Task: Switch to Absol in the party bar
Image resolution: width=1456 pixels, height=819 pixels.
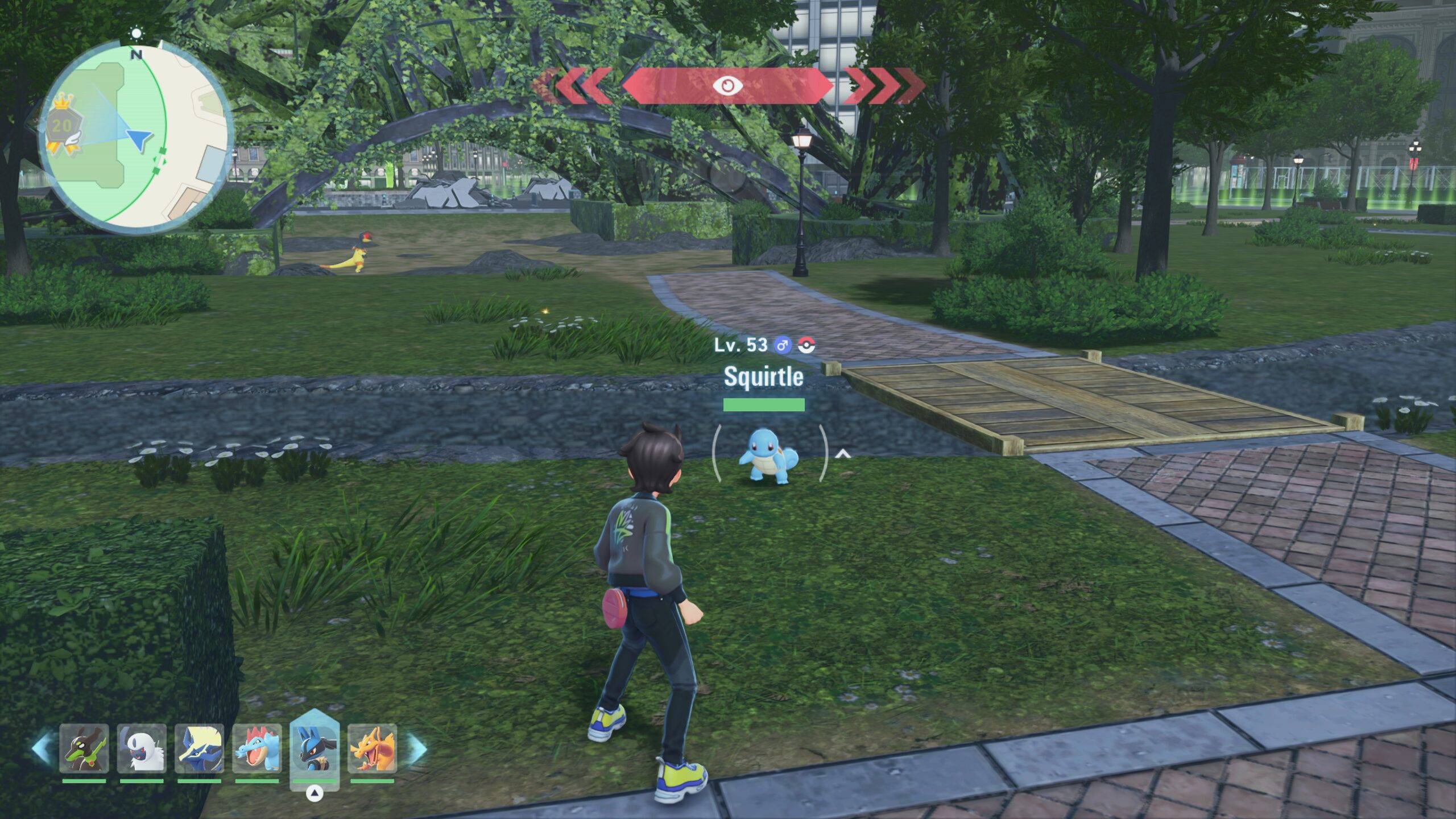Action: pos(142,748)
